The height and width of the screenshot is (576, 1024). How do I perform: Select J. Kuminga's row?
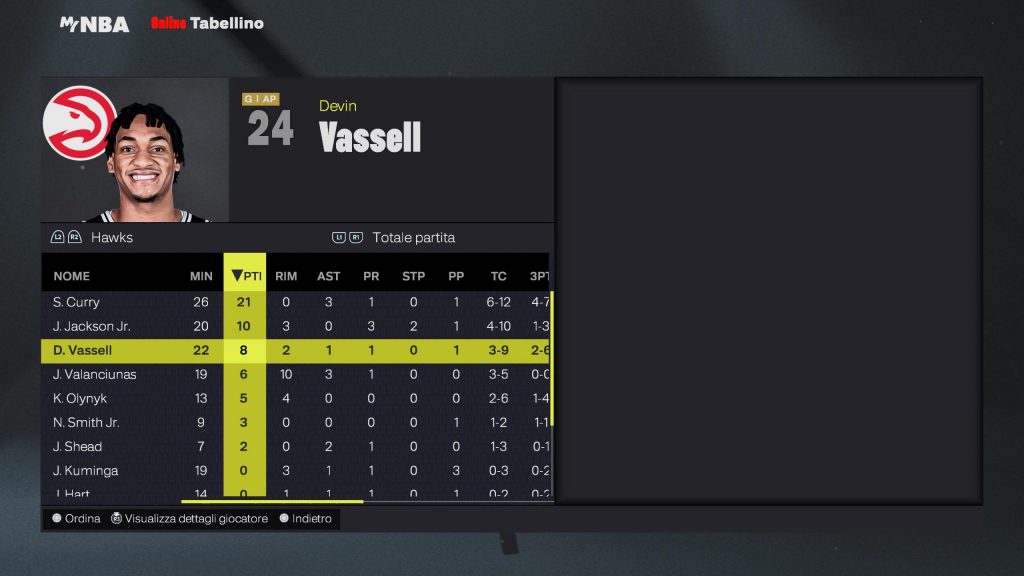click(84, 470)
